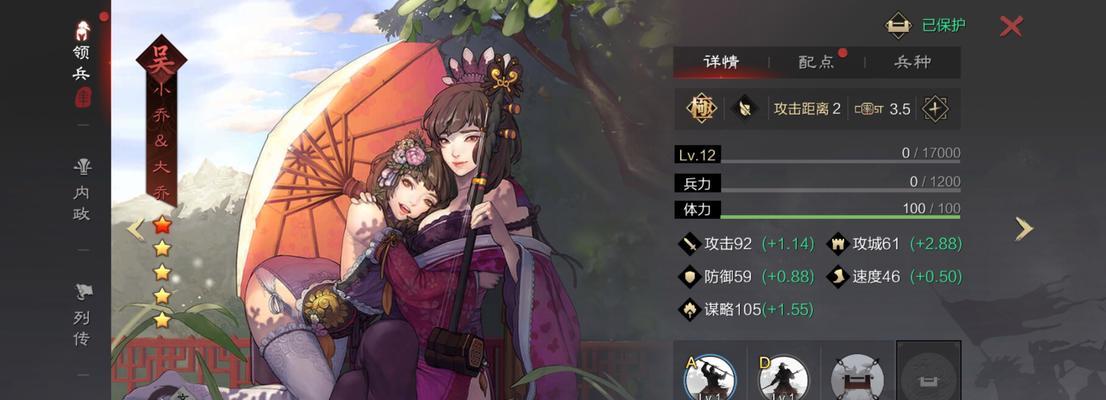The height and width of the screenshot is (400, 1106).
Task: Select the third skill slot with crossed weapons
Action: [x=857, y=377]
